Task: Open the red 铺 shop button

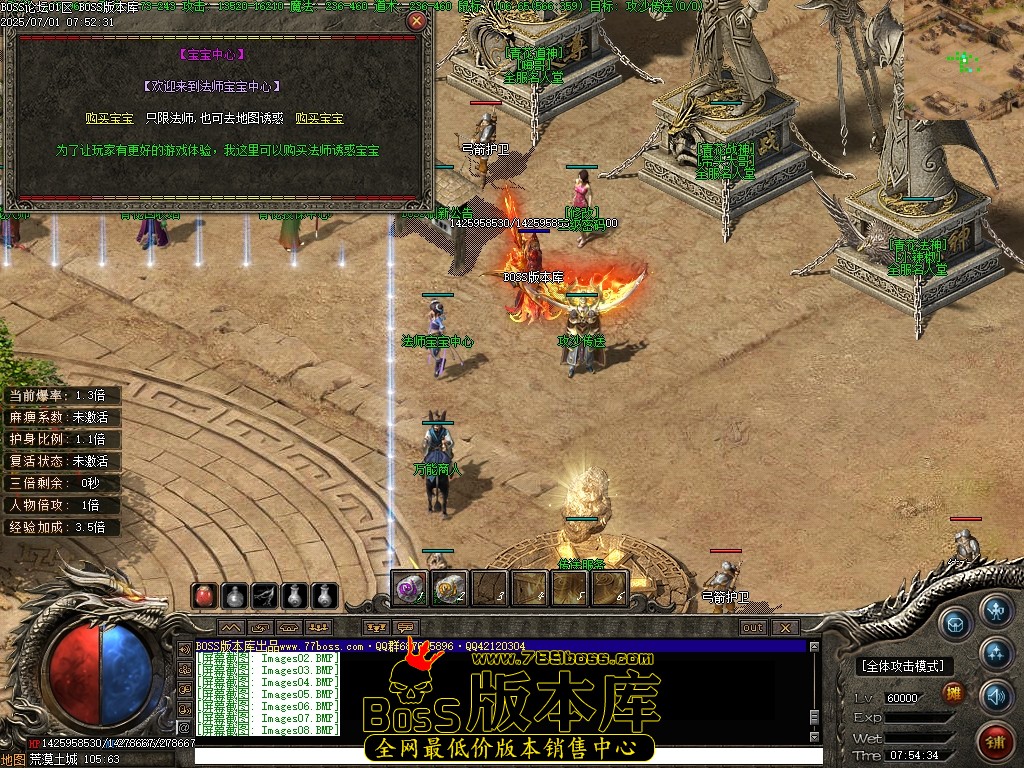Action: click(x=995, y=741)
